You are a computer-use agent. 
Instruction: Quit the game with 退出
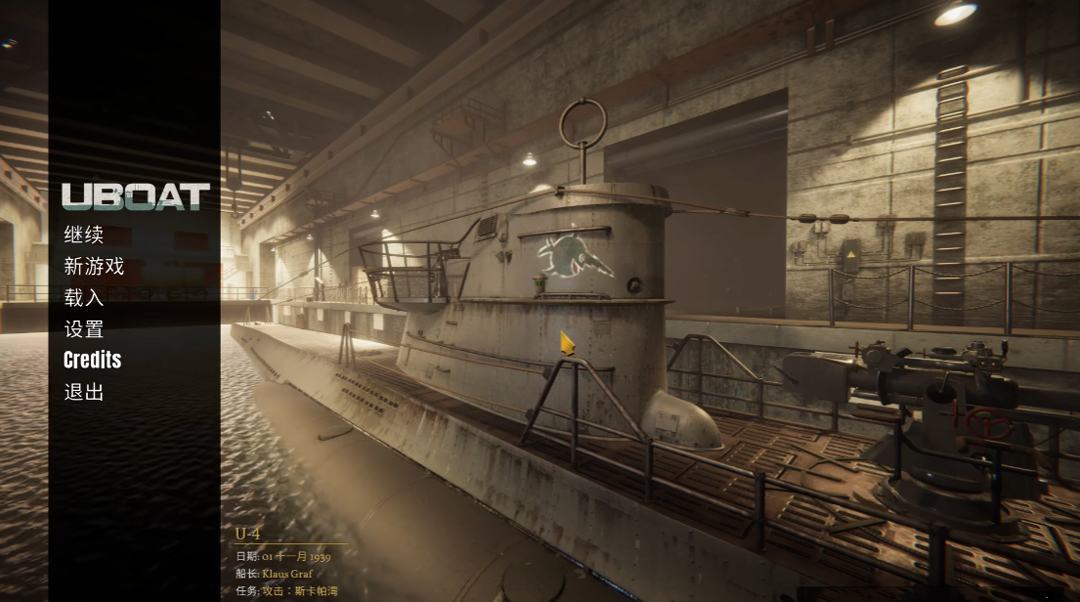(84, 392)
